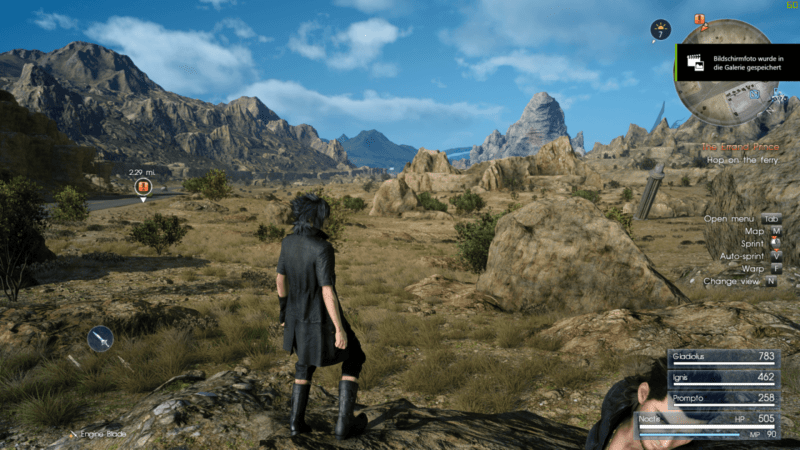Select Gladiolus in the party list

point(725,357)
